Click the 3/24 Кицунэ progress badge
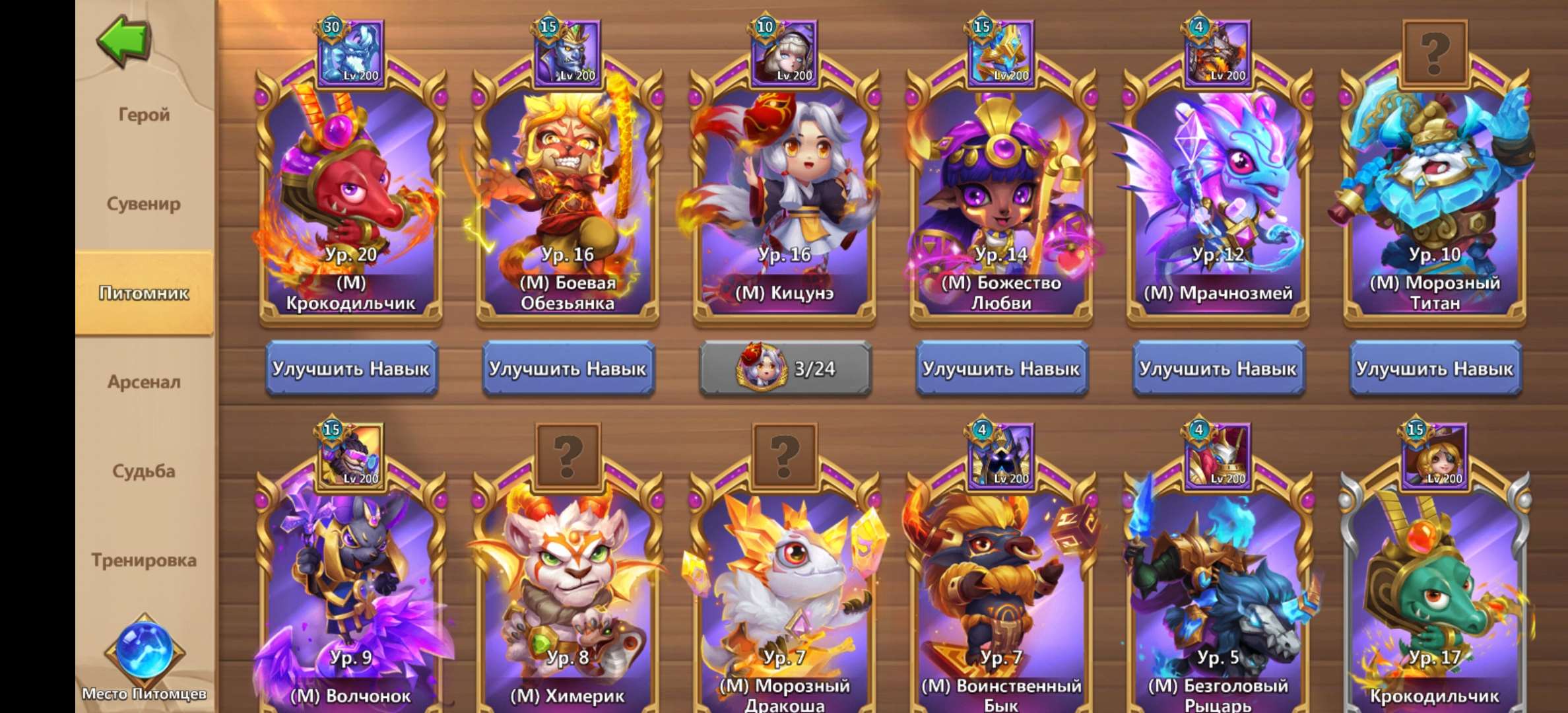The height and width of the screenshot is (713, 1568). pos(785,370)
